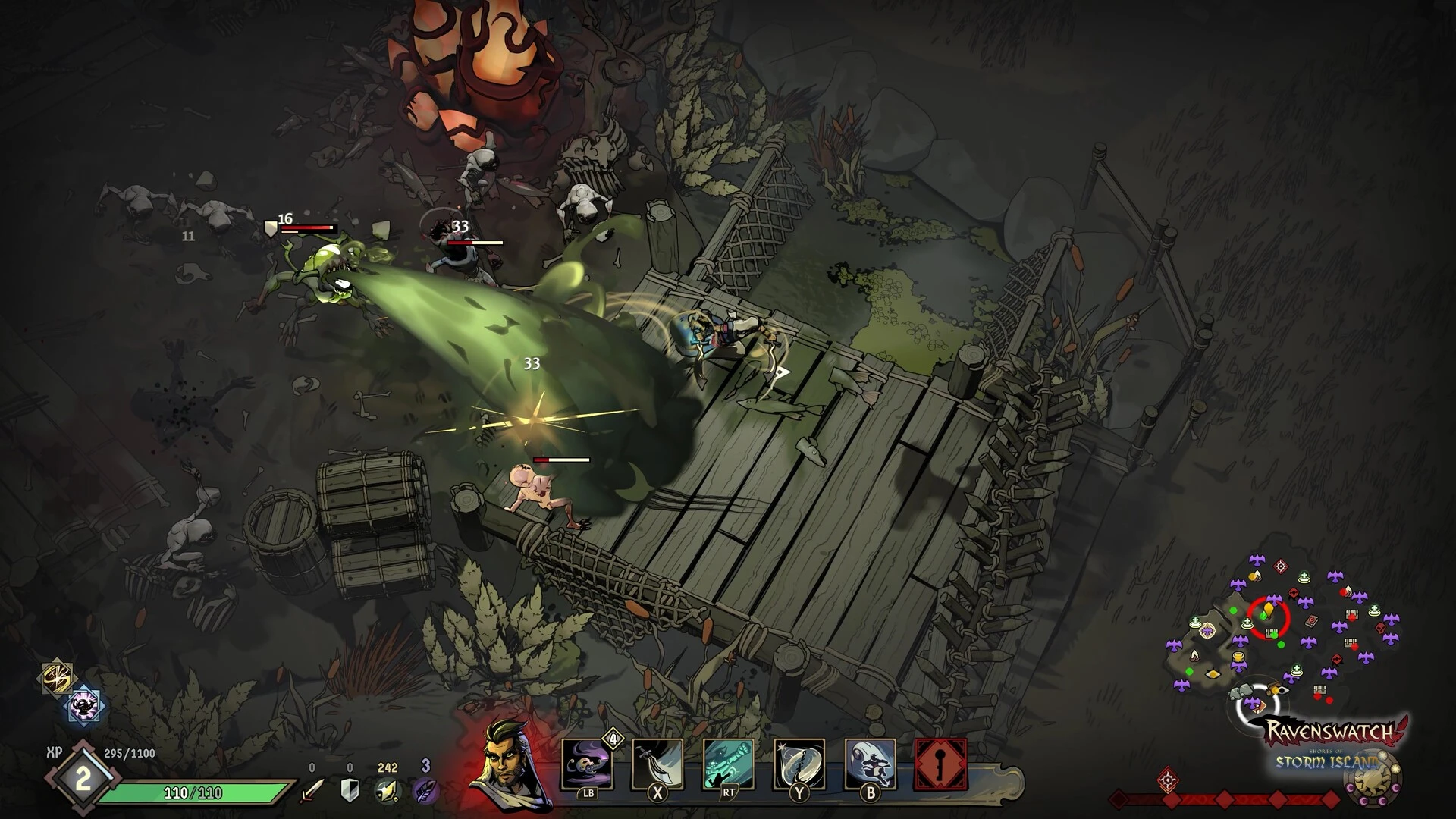Click the shield armor stat icon

tap(350, 790)
